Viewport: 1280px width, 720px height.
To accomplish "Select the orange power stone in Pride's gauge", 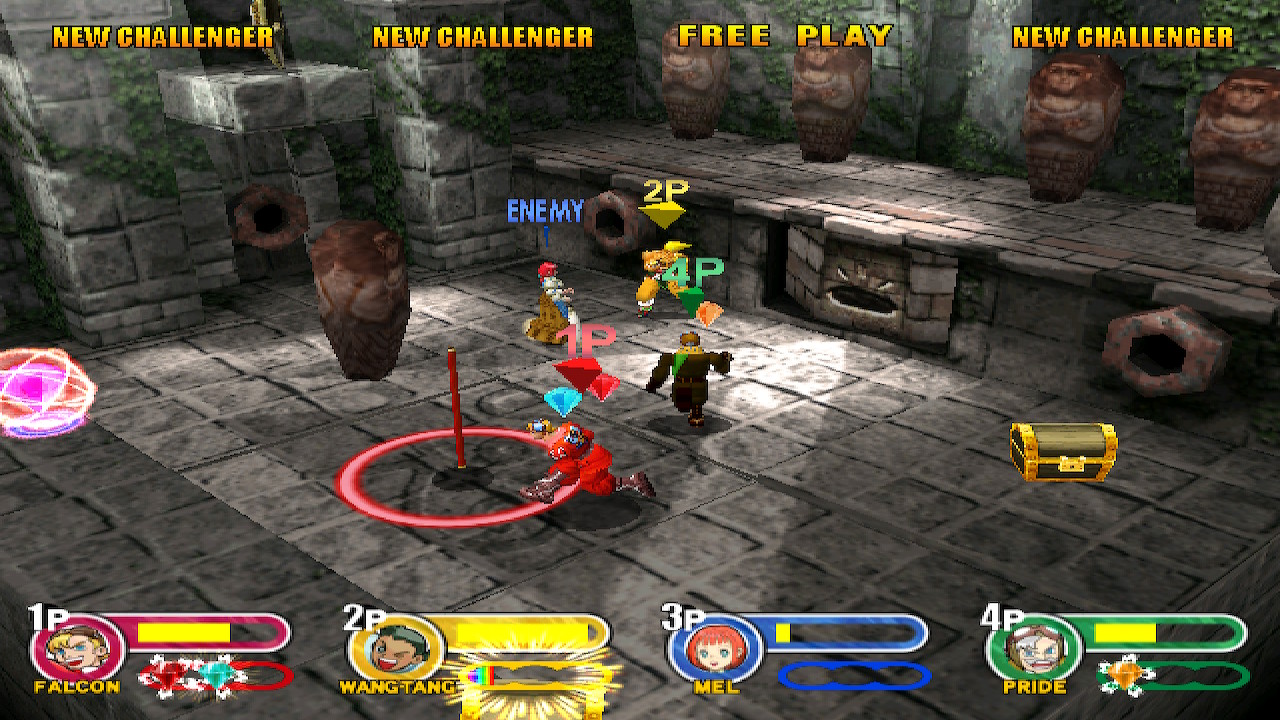I will (1125, 675).
